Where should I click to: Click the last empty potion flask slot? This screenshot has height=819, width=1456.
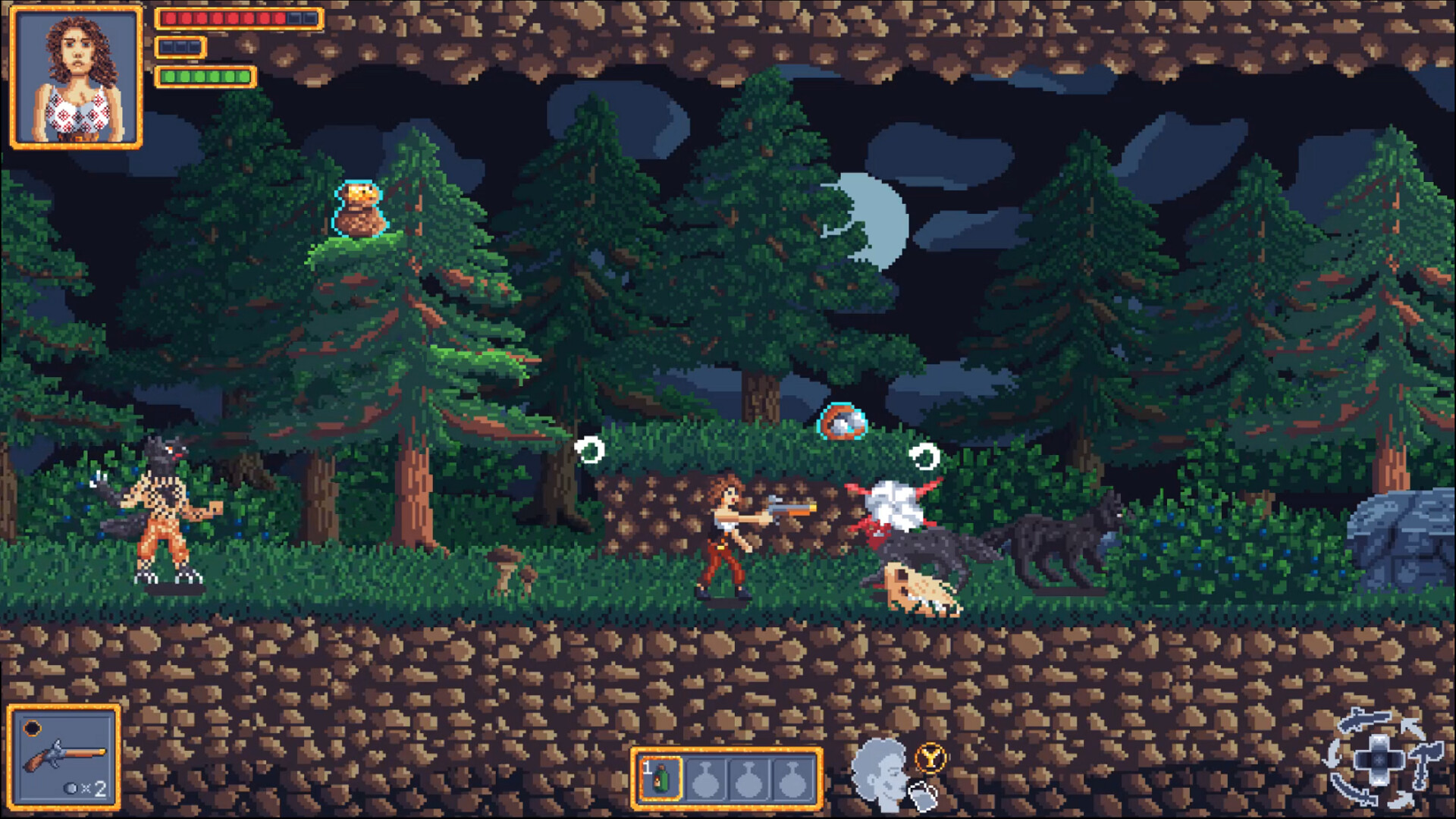(x=792, y=780)
